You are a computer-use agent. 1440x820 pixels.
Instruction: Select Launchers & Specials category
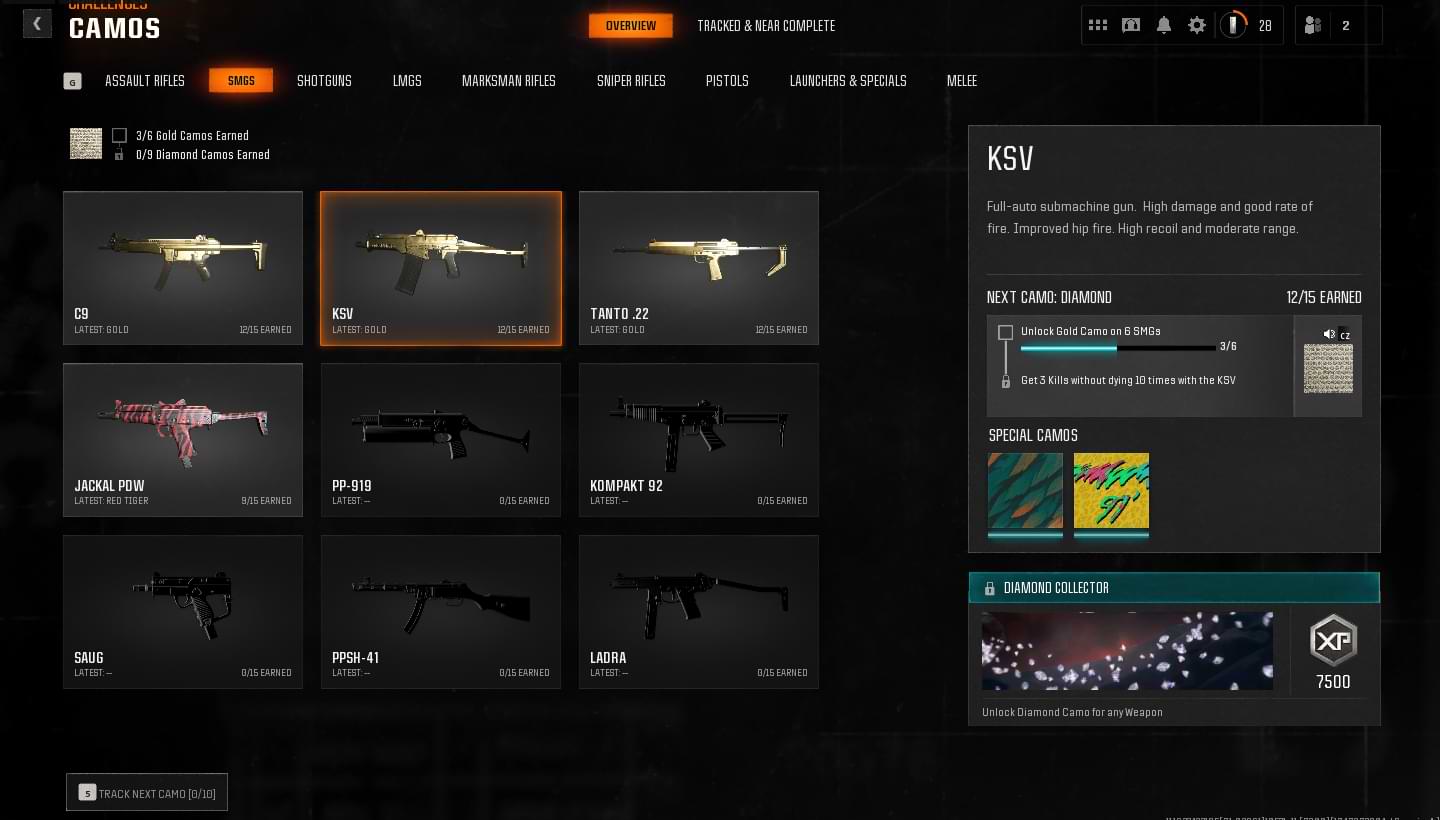(x=848, y=81)
